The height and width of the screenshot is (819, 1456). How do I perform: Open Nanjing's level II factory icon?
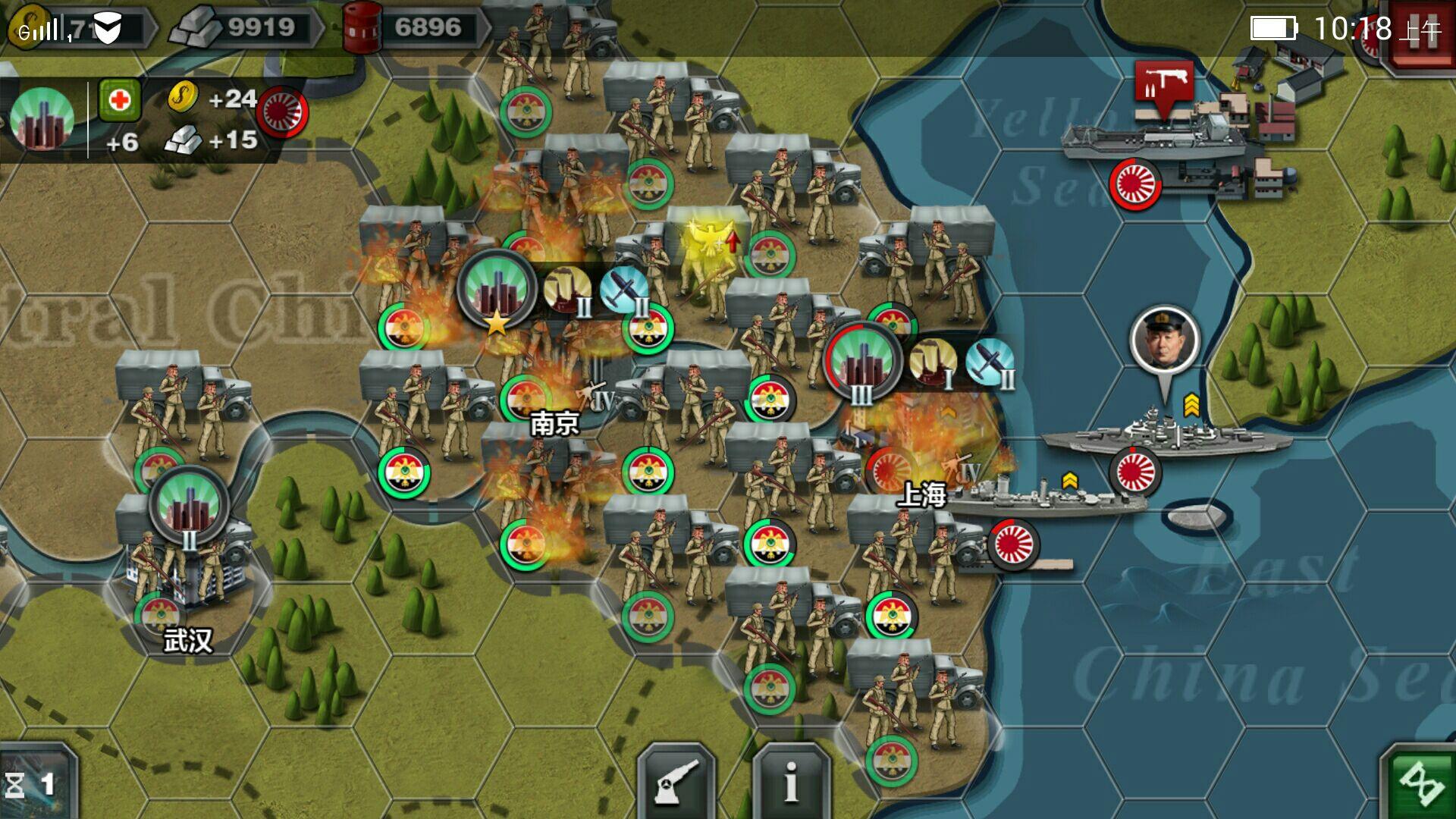(x=567, y=289)
